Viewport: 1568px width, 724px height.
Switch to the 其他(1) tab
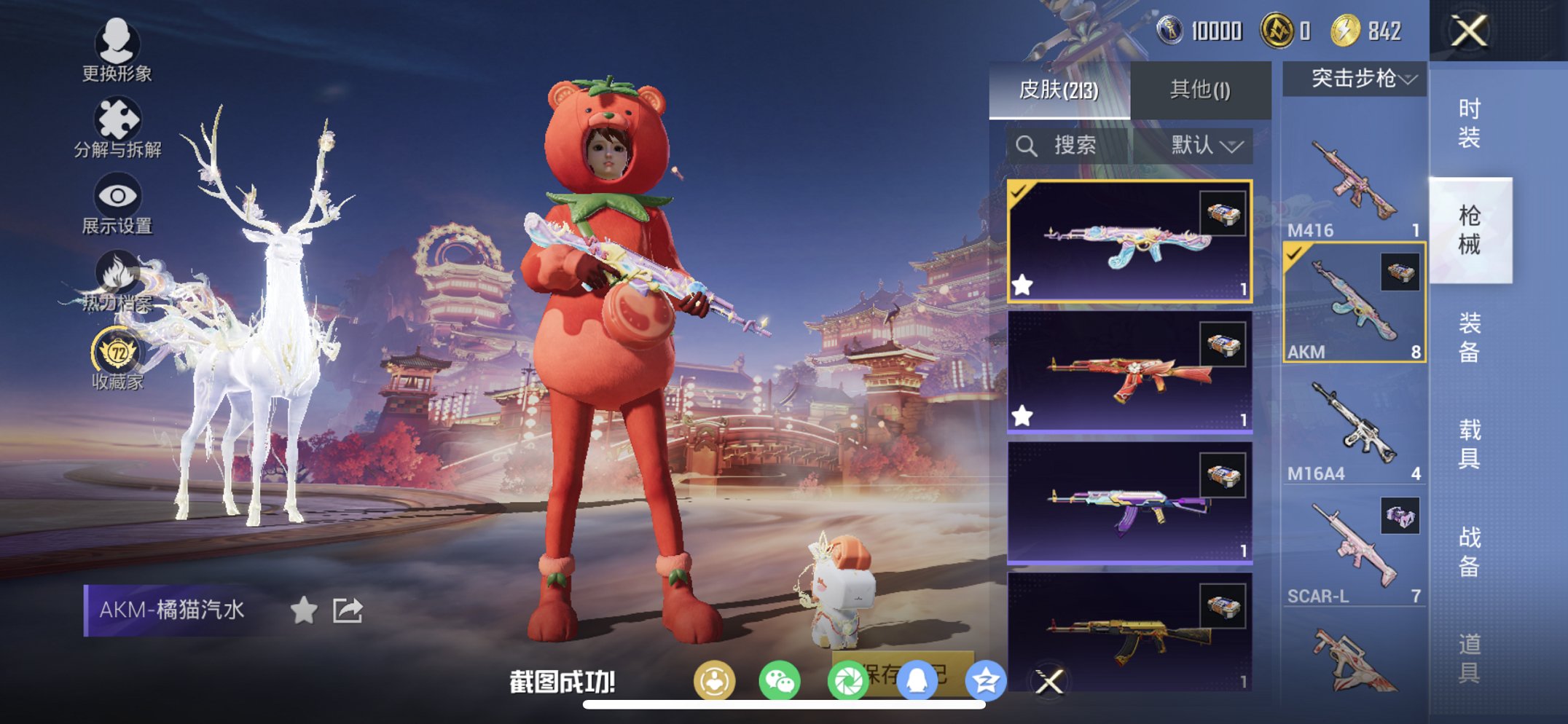pyautogui.click(x=1199, y=90)
